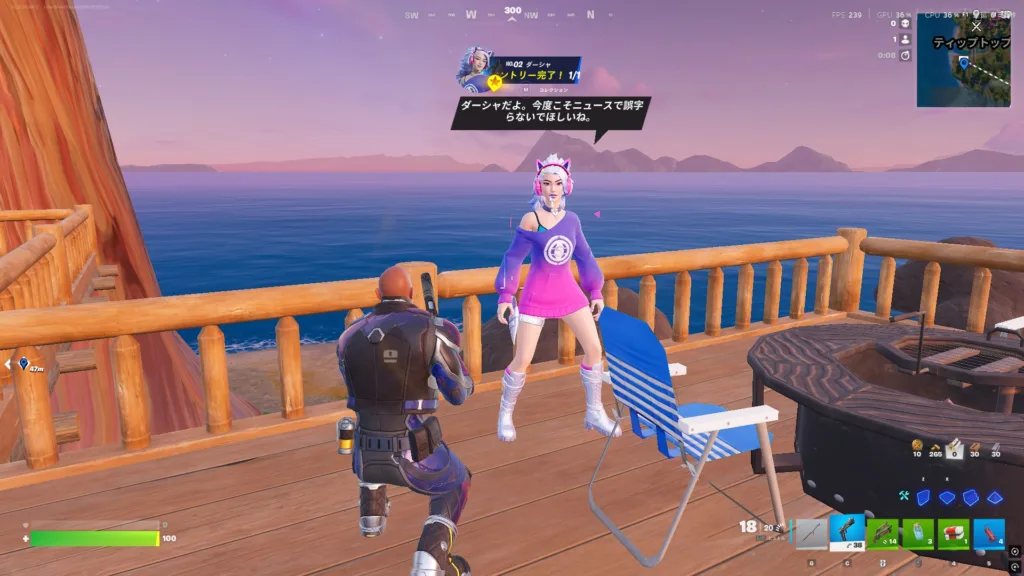
Task: Switch to the green shotgun slot
Action: coord(883,533)
